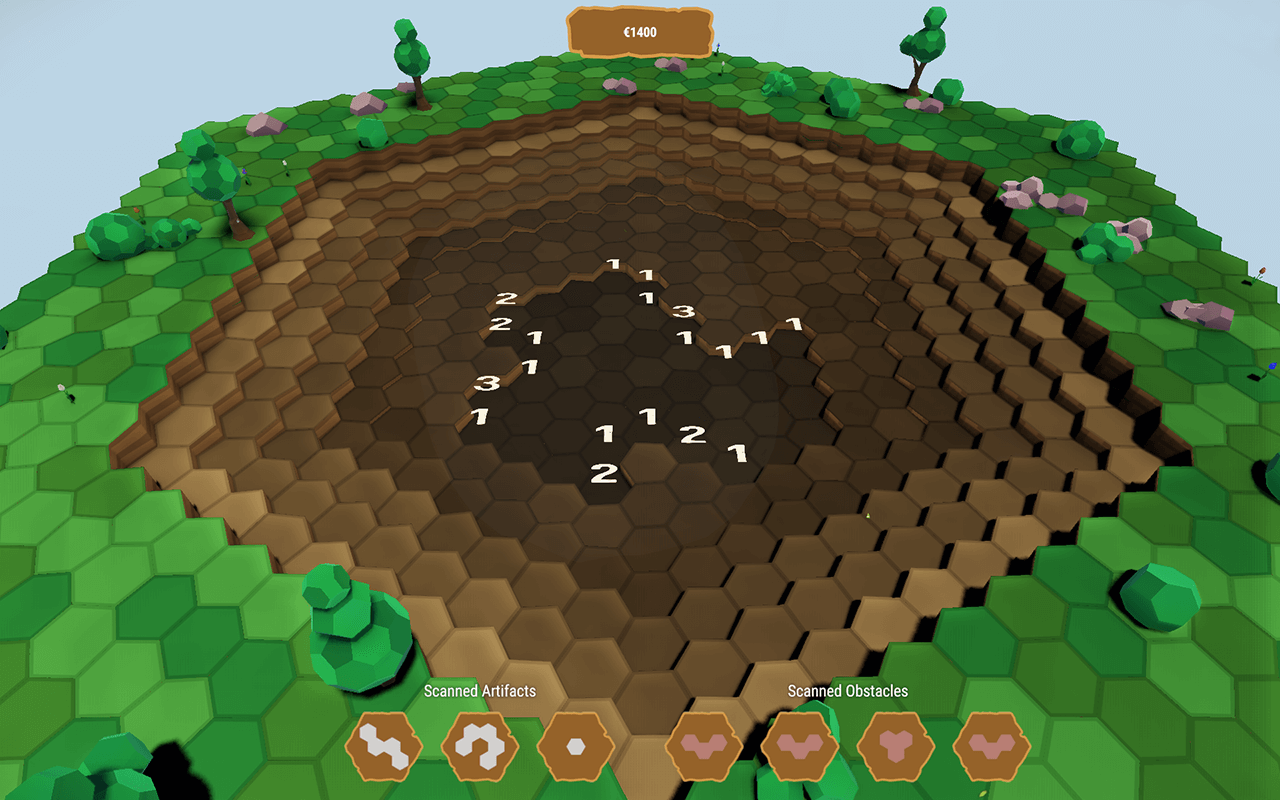Pick the single-hexagon scanned artifact
1280x800 pixels.
click(x=576, y=746)
